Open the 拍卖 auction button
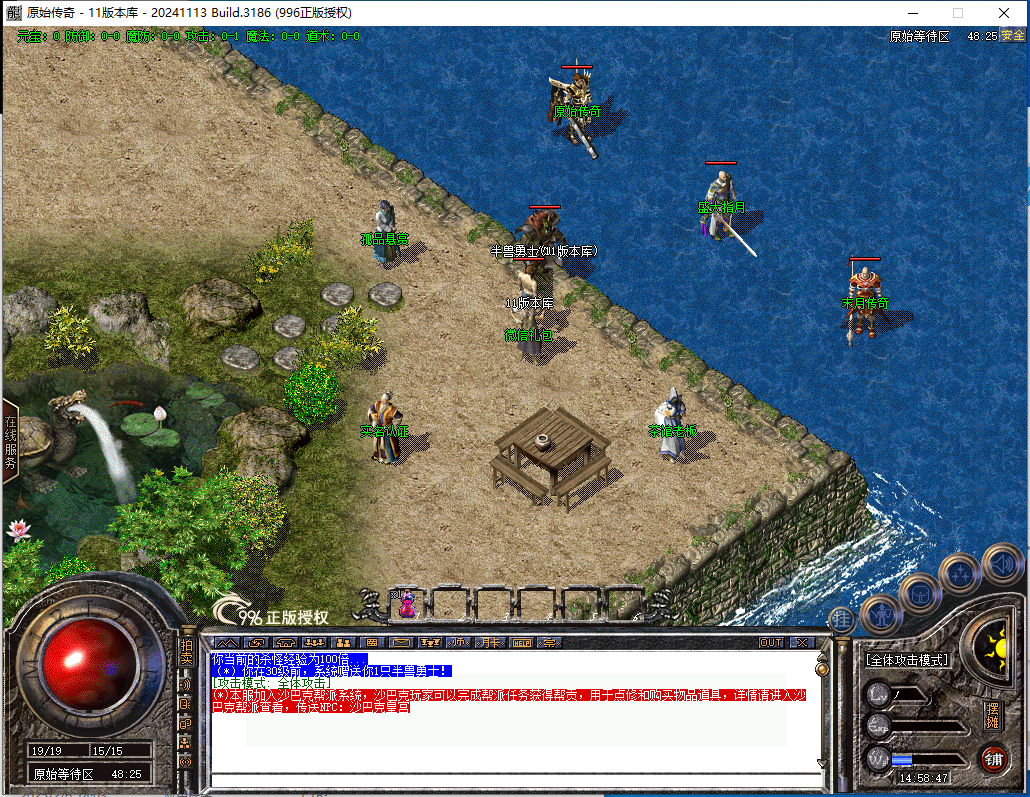The height and width of the screenshot is (797, 1030). click(186, 651)
